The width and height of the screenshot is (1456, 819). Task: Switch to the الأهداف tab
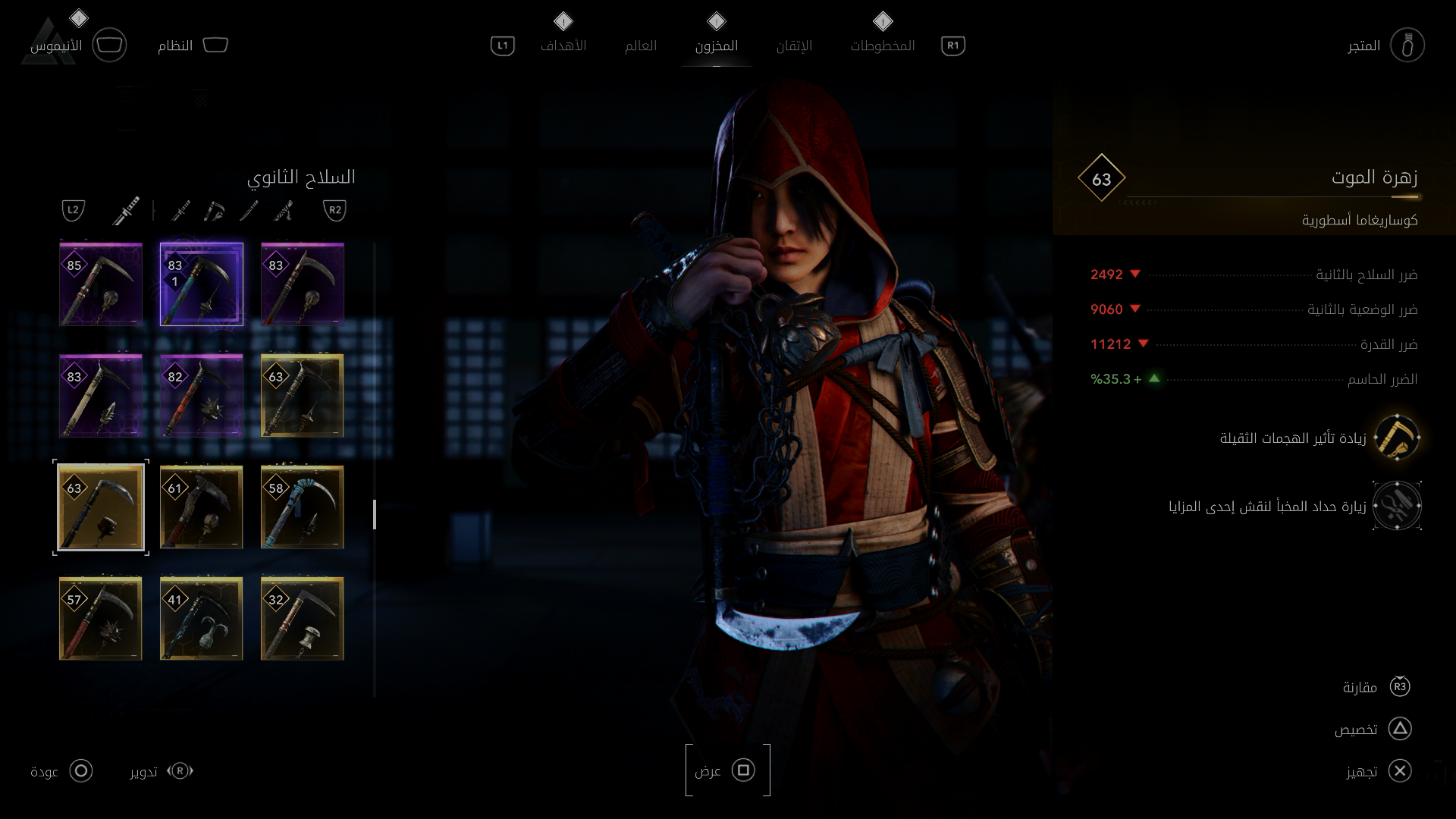point(563,45)
